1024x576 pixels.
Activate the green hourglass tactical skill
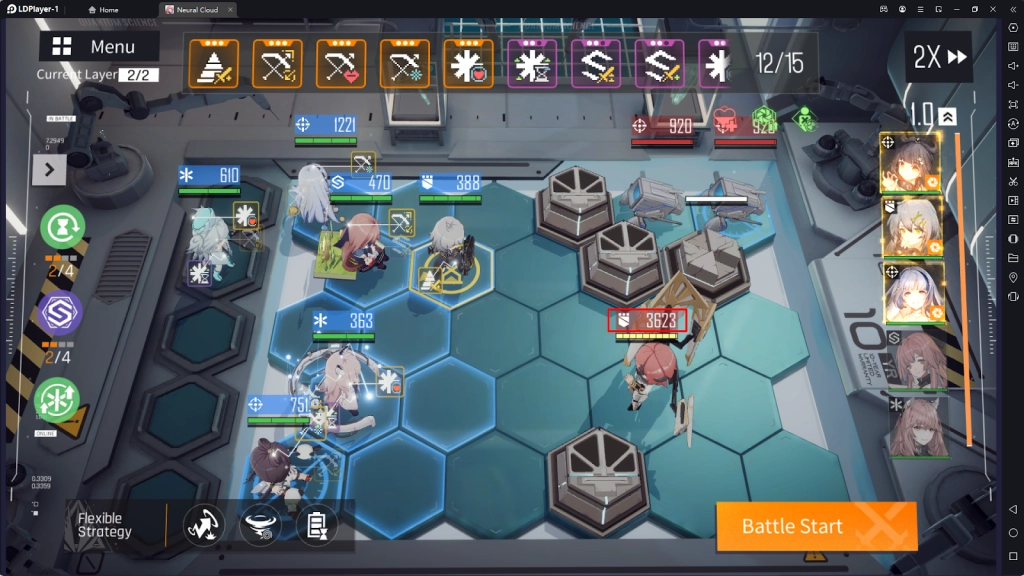coord(61,227)
